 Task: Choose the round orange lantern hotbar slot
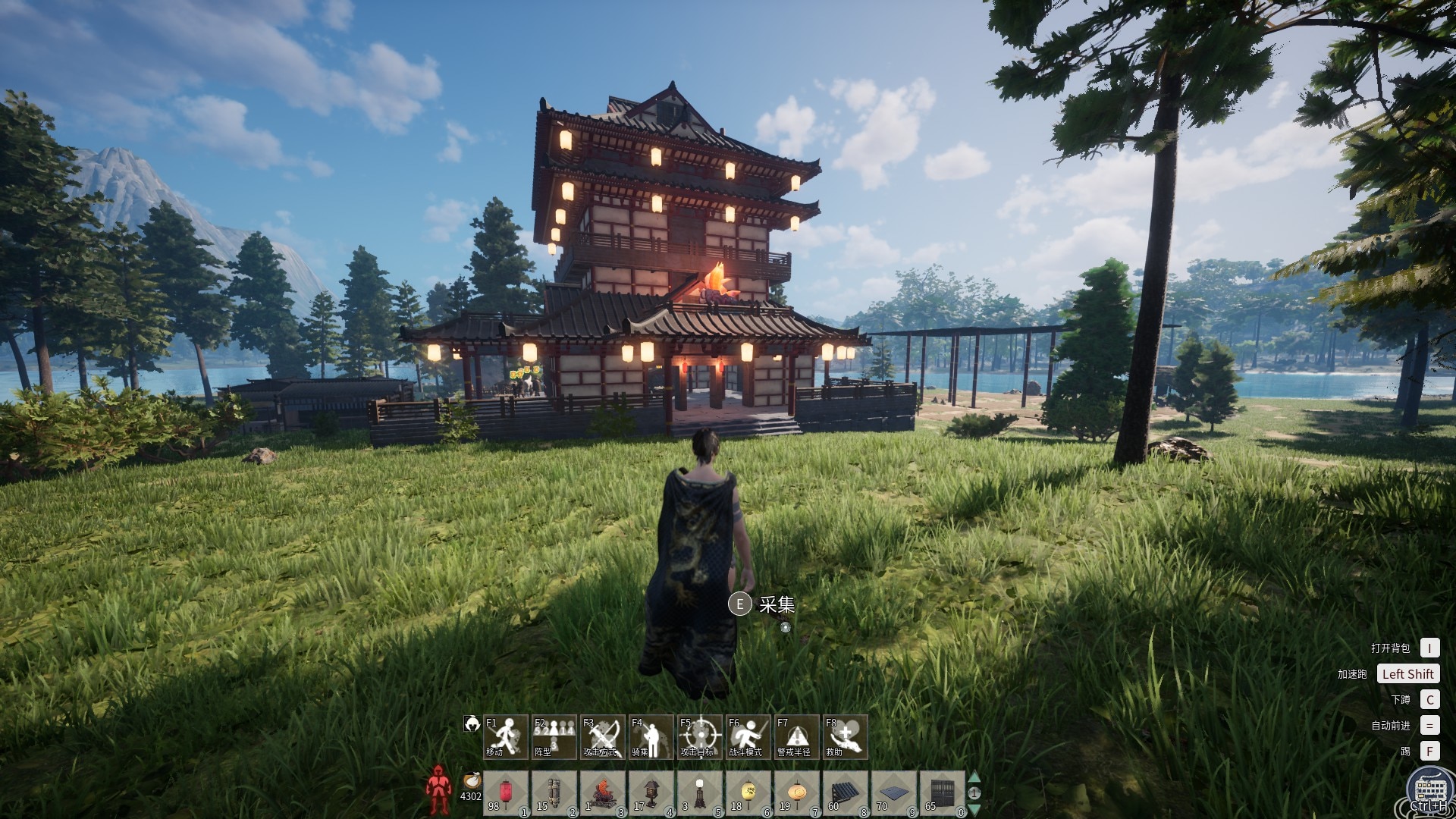[x=797, y=793]
